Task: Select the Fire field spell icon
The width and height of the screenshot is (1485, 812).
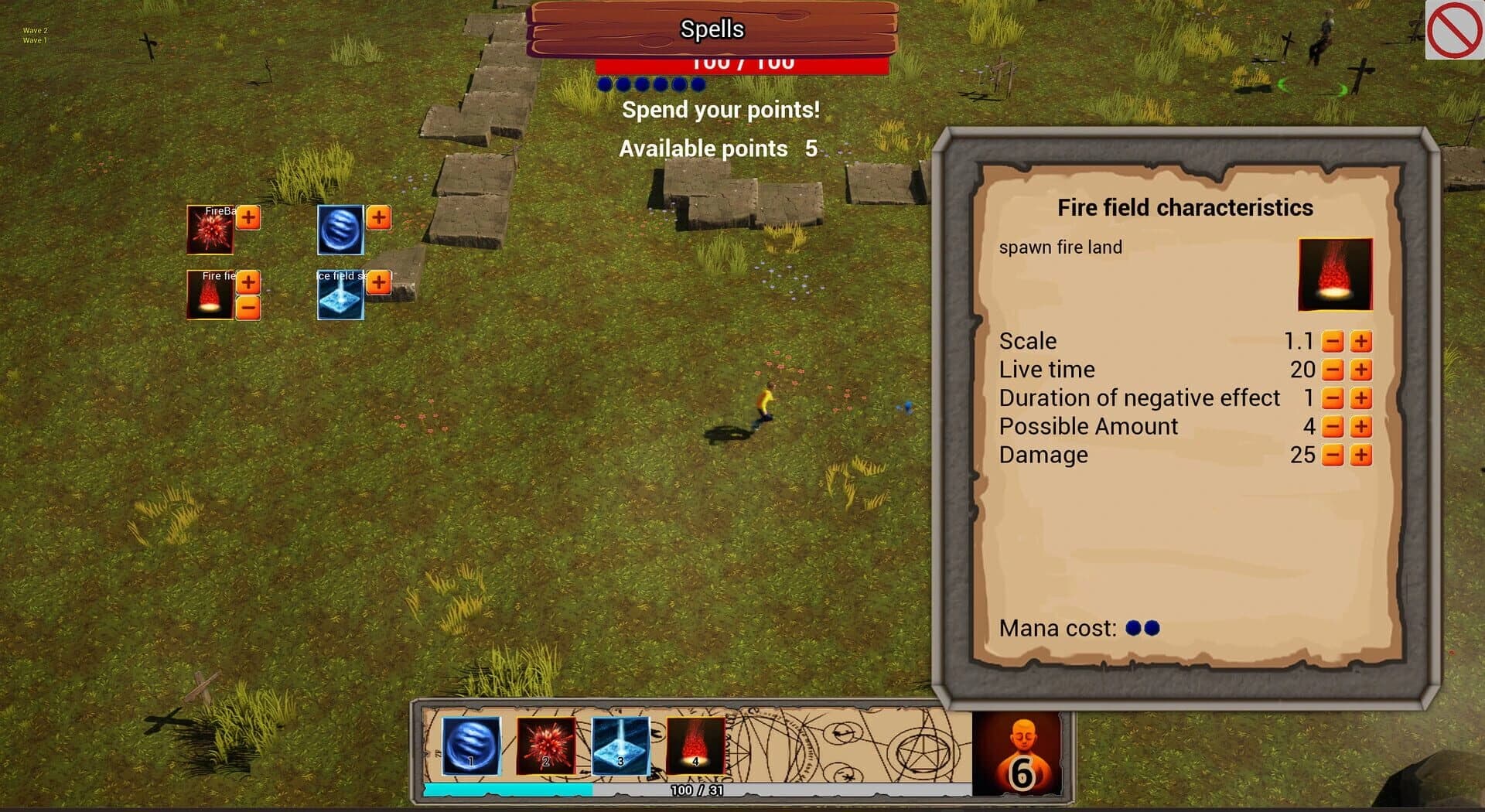Action: tap(209, 296)
